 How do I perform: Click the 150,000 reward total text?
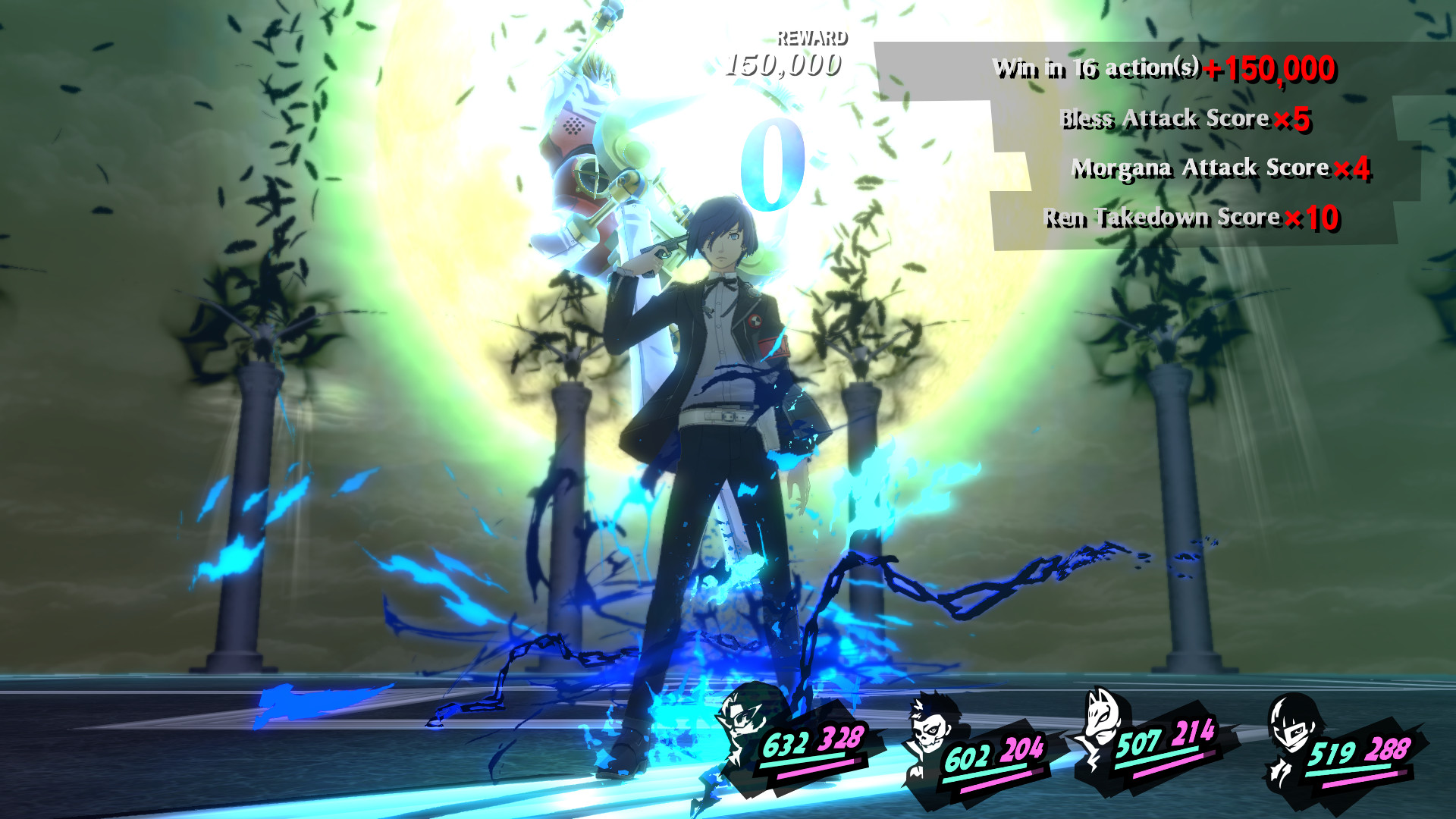click(x=783, y=64)
